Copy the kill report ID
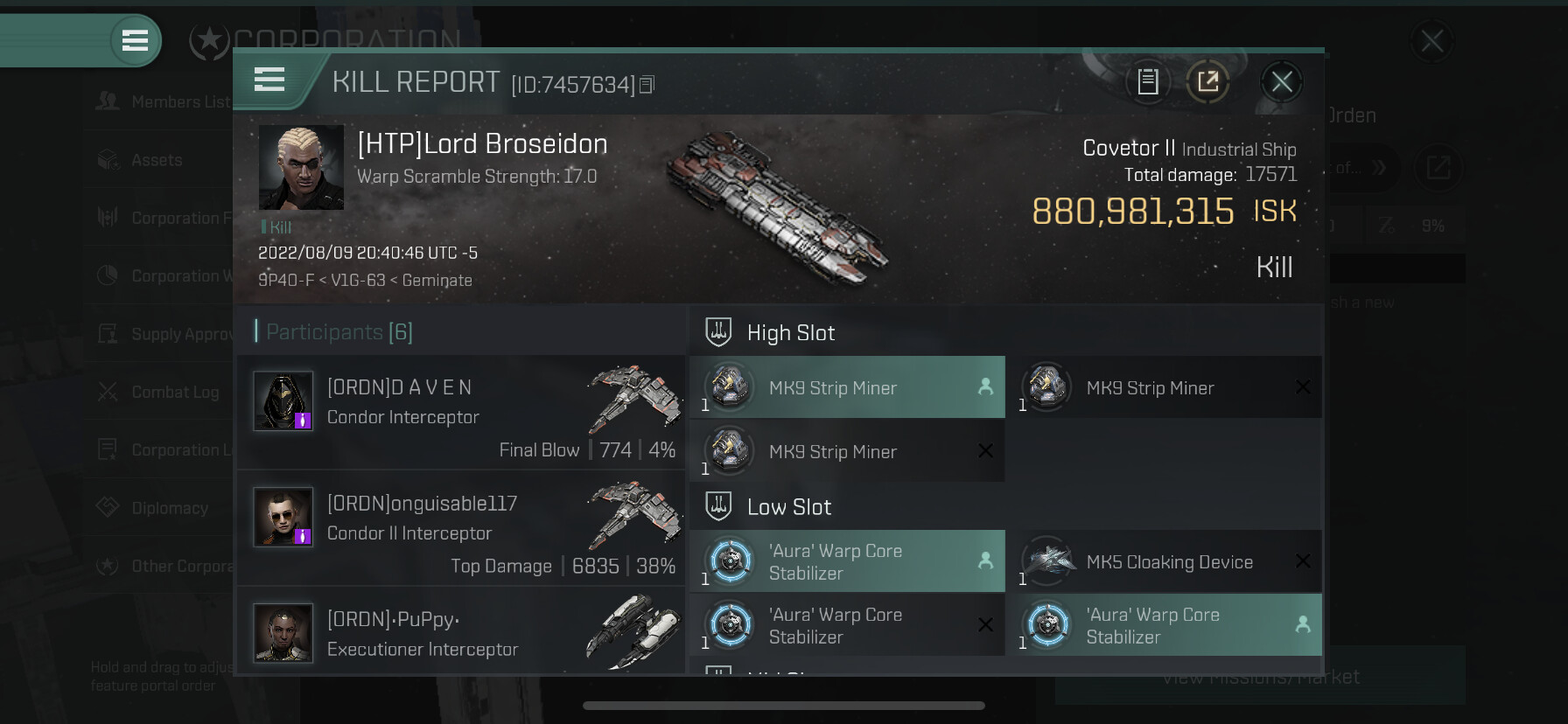This screenshot has width=1568, height=724. click(647, 85)
